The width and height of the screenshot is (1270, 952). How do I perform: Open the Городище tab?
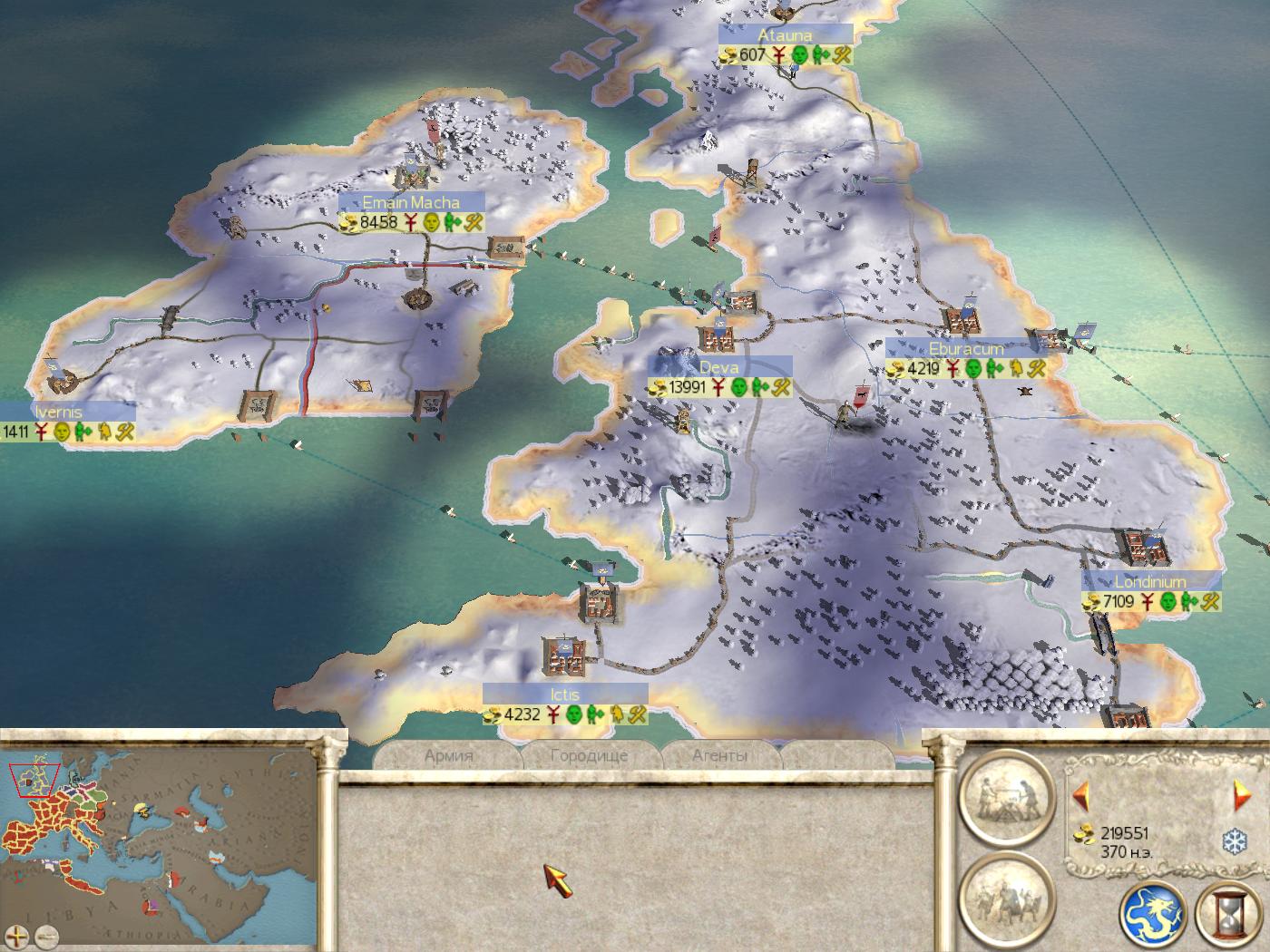pos(589,755)
